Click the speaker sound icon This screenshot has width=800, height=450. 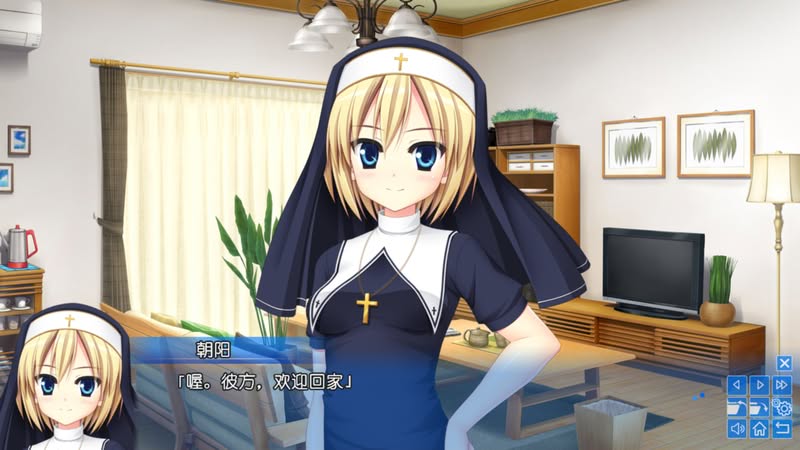[x=737, y=429]
